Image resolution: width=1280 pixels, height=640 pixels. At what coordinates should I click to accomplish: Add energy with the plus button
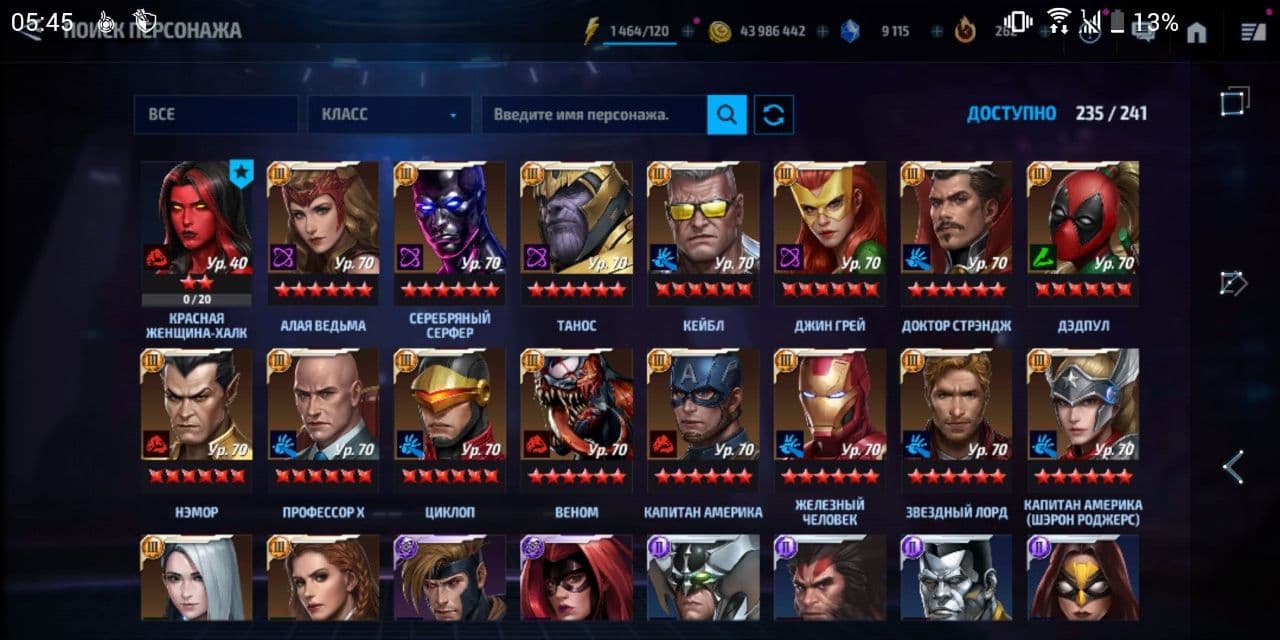pyautogui.click(x=688, y=32)
